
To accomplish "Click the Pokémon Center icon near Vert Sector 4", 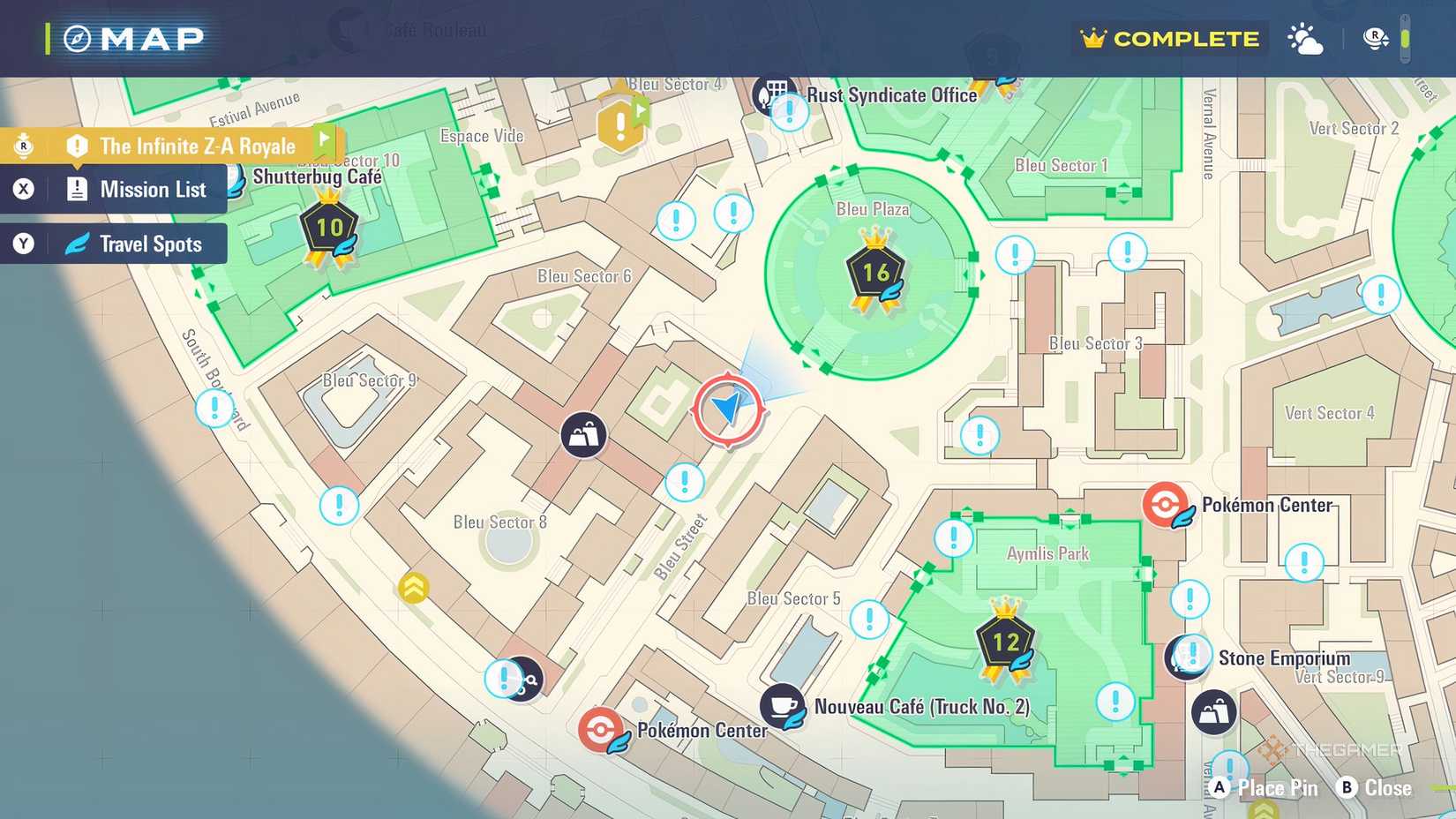I will 1167,505.
